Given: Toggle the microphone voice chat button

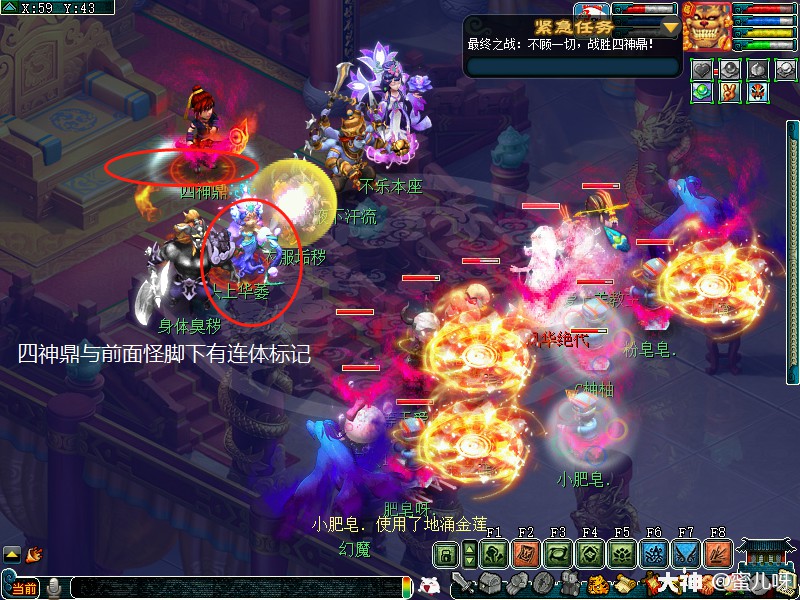Looking at the screenshot, I should tap(54, 587).
